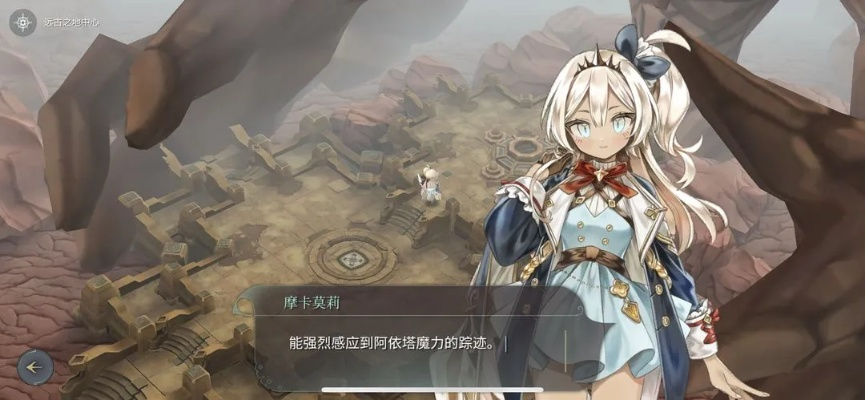
Task: Tap the round back arrow button
Action: click(x=35, y=367)
